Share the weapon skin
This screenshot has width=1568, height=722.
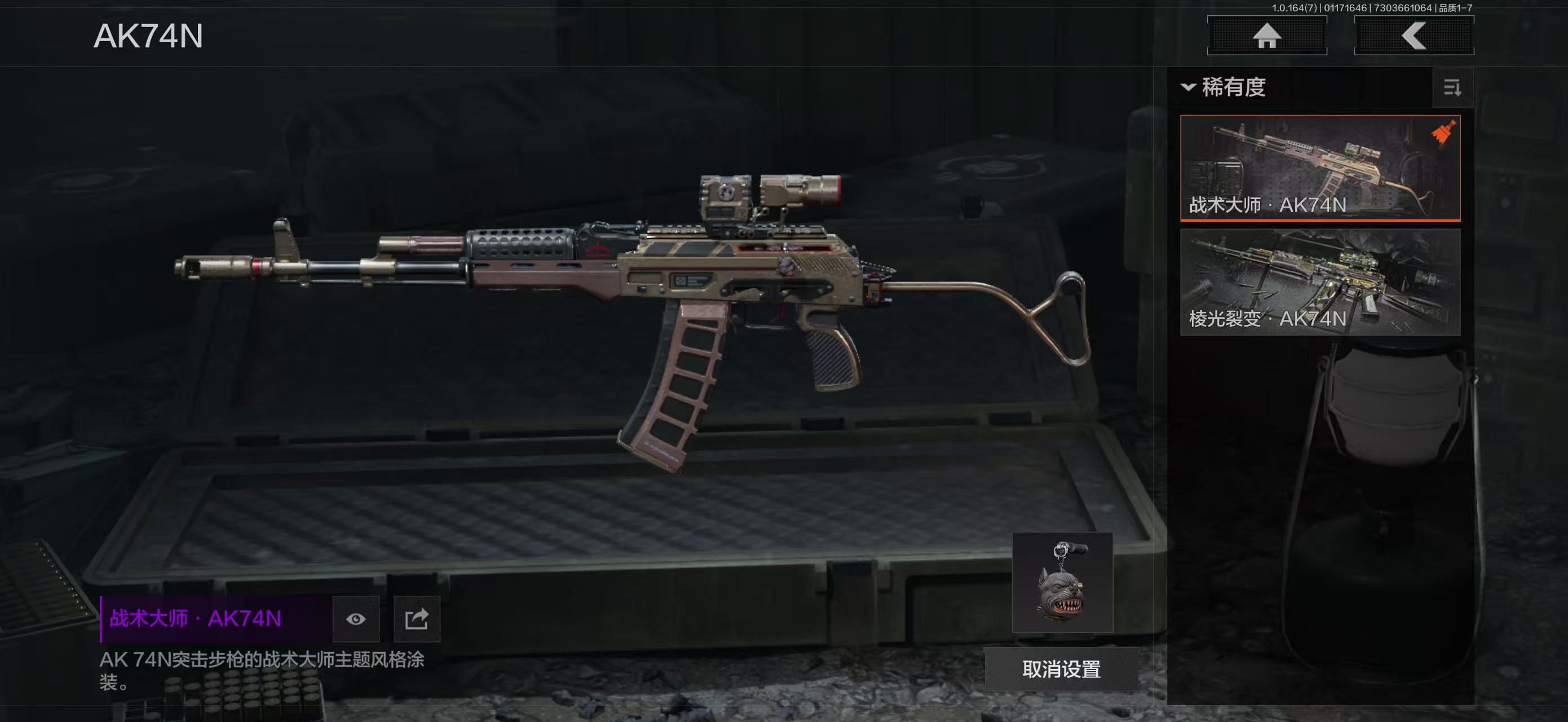[417, 619]
